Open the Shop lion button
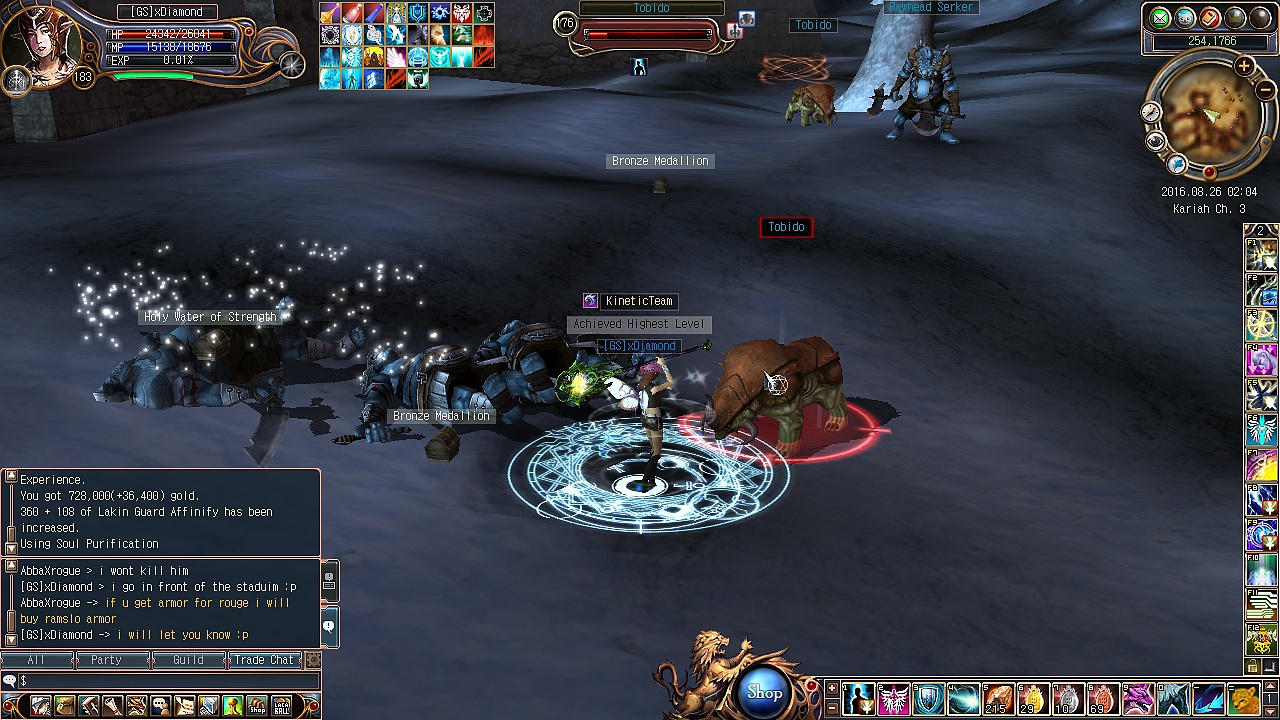This screenshot has height=720, width=1280. point(764,692)
